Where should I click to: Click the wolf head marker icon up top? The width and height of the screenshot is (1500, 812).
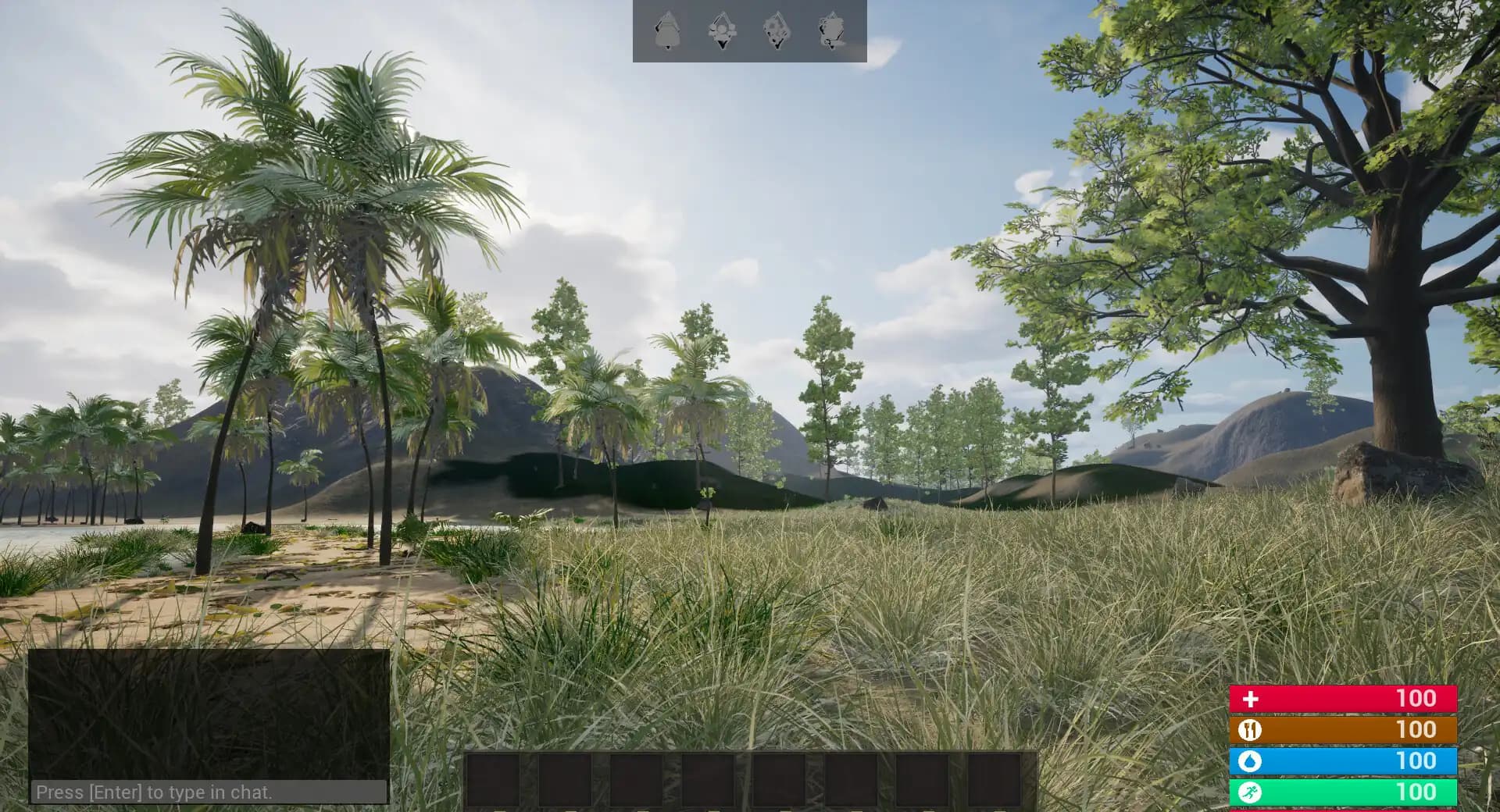click(x=777, y=29)
